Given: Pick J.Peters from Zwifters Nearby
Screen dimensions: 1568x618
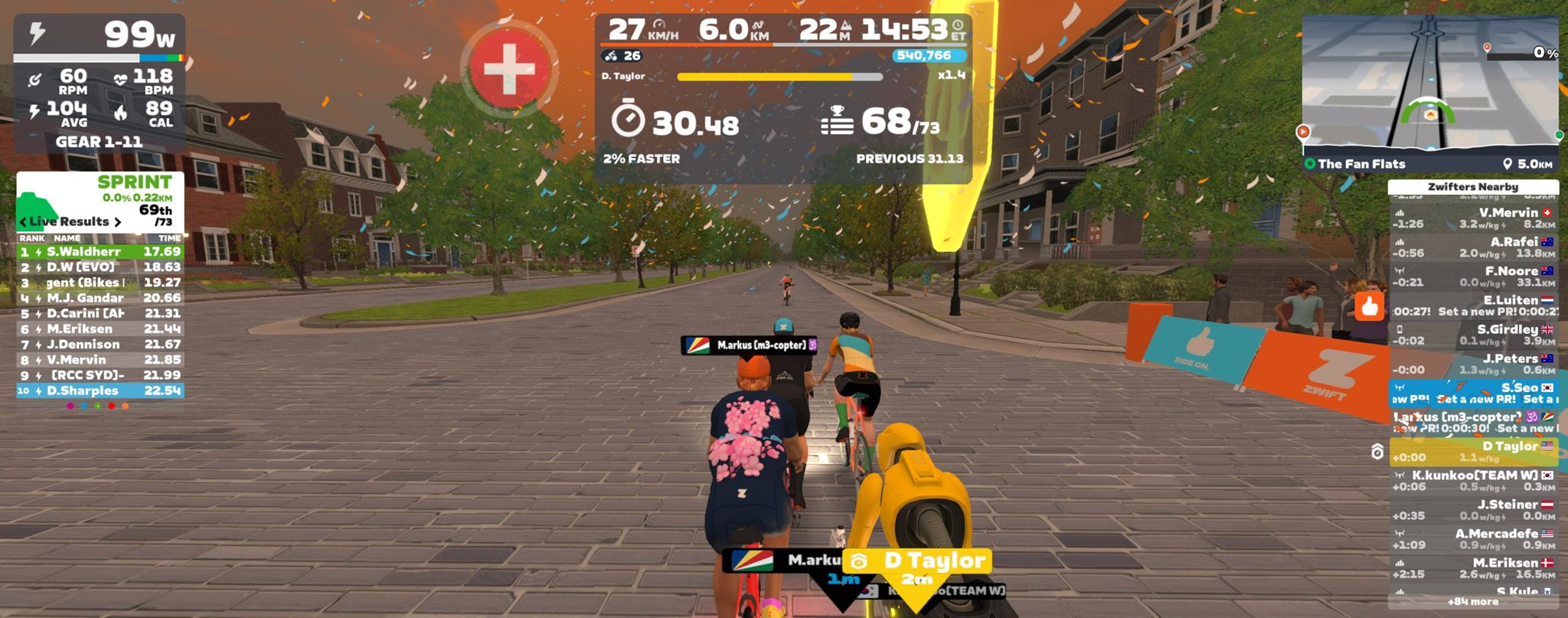Looking at the screenshot, I should (x=1473, y=364).
